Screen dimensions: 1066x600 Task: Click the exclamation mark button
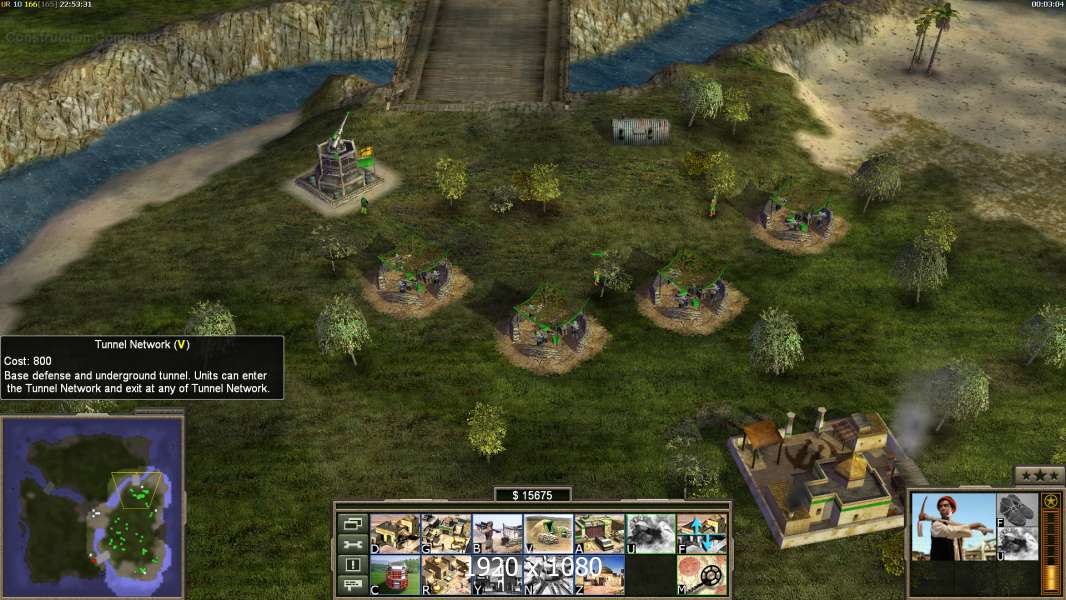pos(352,565)
